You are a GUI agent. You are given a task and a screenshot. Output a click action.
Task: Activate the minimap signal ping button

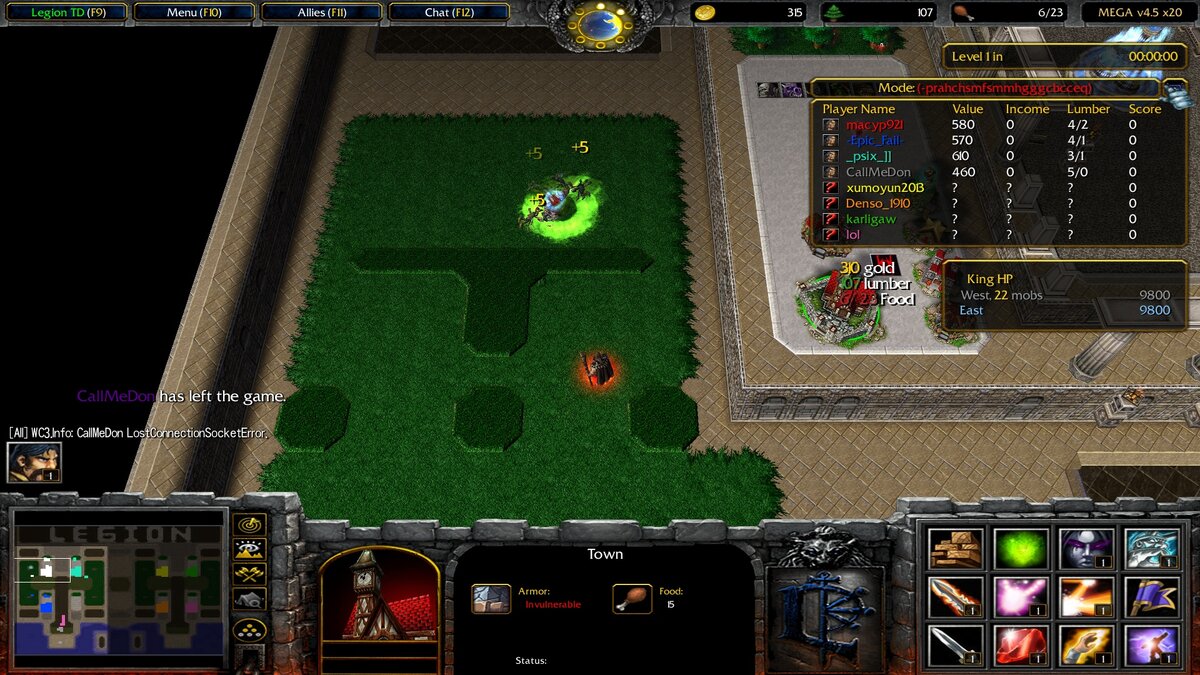click(x=249, y=525)
